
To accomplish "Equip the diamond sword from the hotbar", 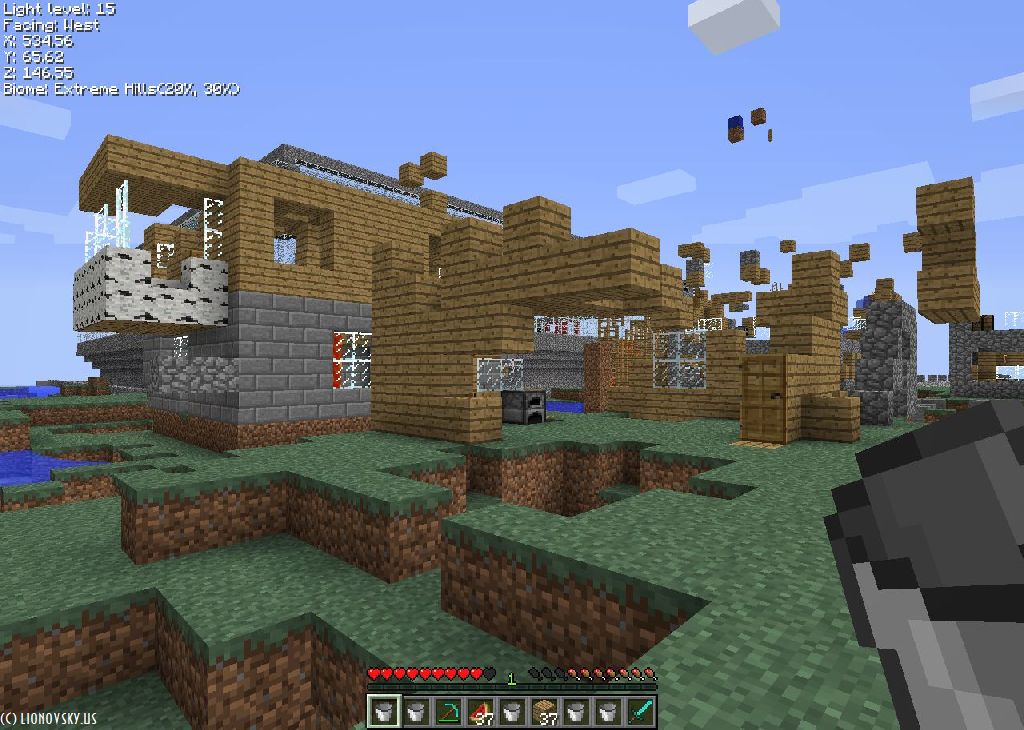I will tap(640, 711).
